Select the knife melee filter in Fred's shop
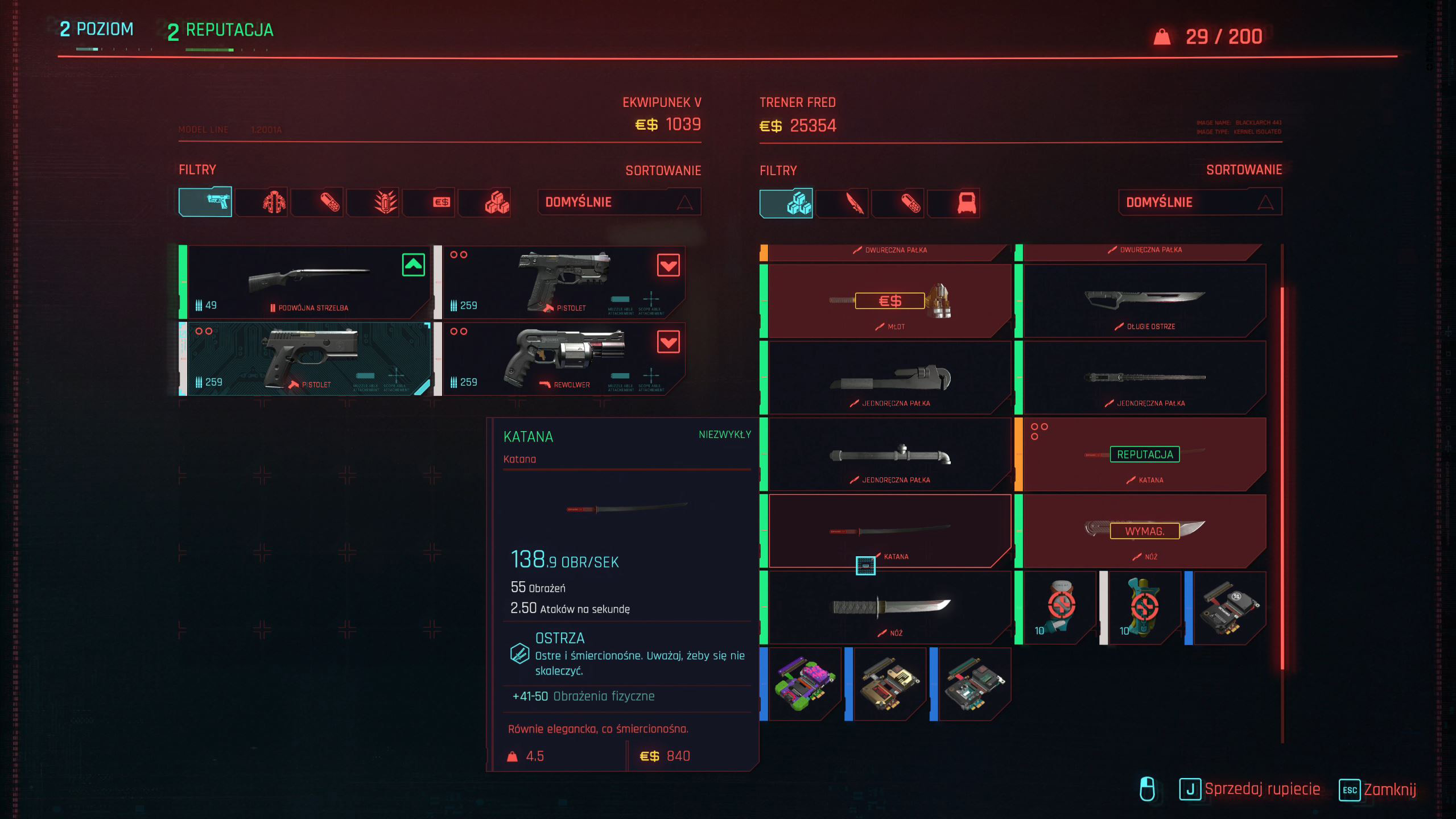The width and height of the screenshot is (1456, 819). 843,202
